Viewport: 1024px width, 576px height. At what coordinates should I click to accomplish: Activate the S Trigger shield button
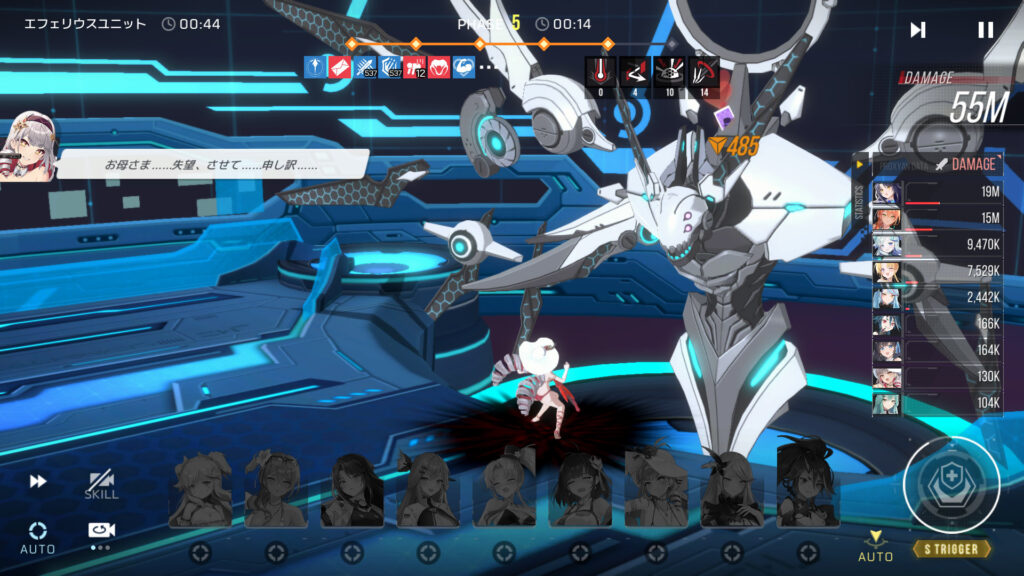(951, 486)
